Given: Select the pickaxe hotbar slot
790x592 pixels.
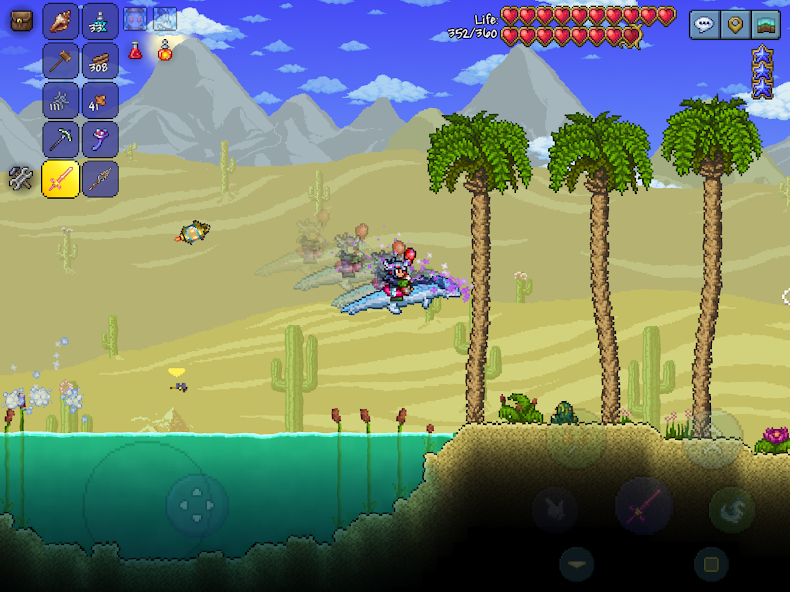Looking at the screenshot, I should click(61, 139).
